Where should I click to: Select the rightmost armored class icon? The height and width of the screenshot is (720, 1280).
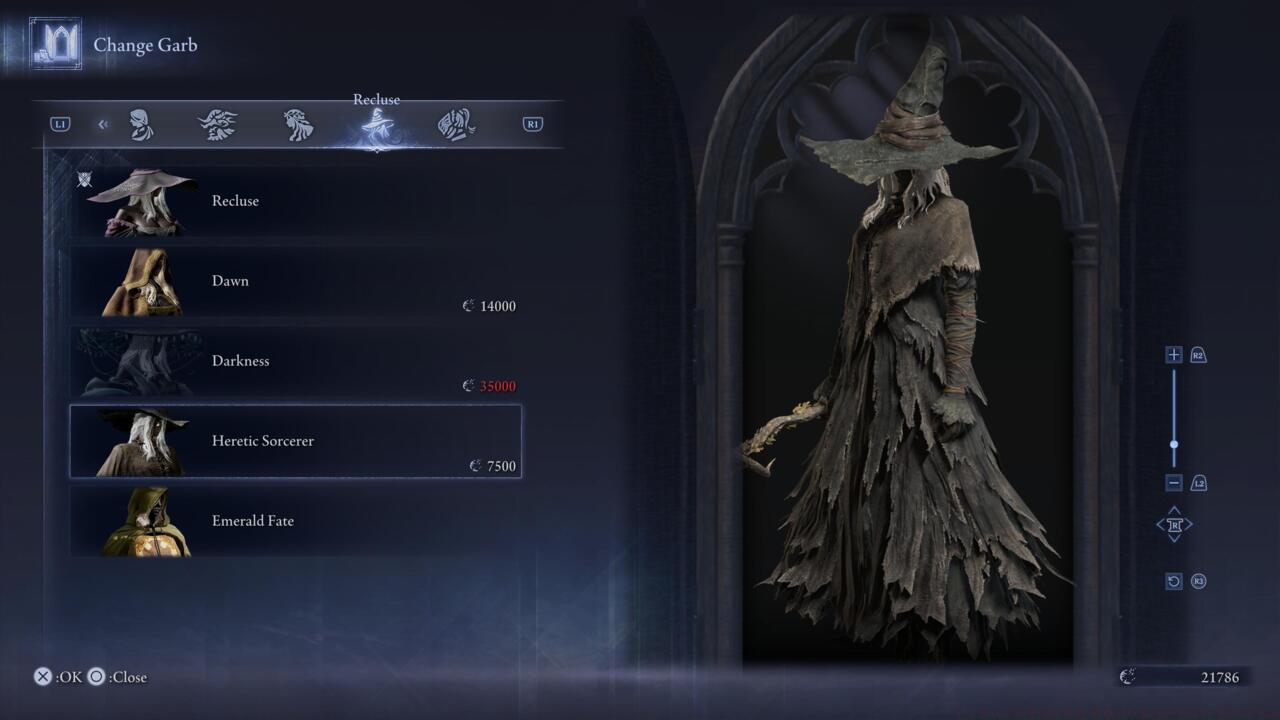tap(456, 123)
